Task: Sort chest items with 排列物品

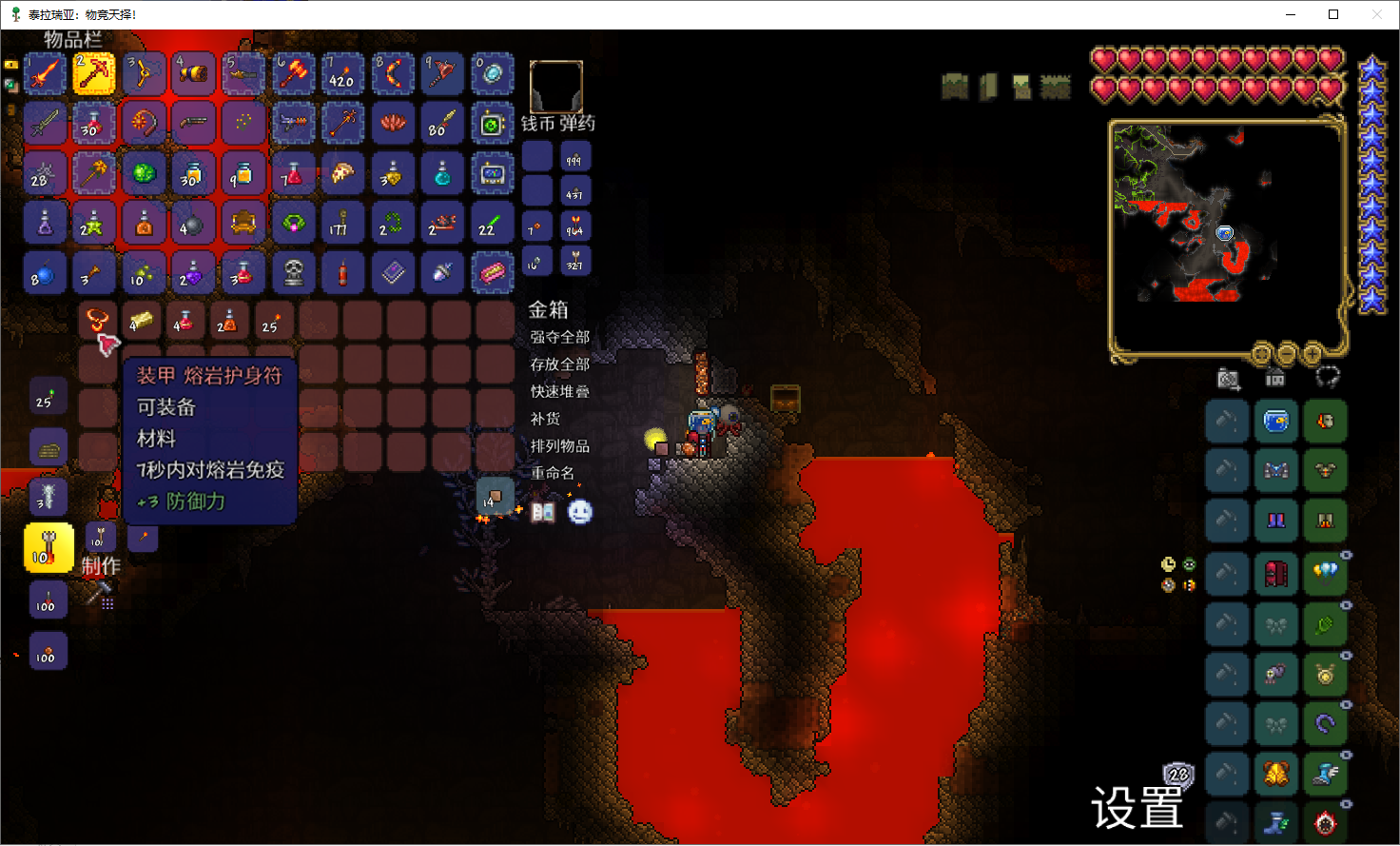Action: click(560, 445)
